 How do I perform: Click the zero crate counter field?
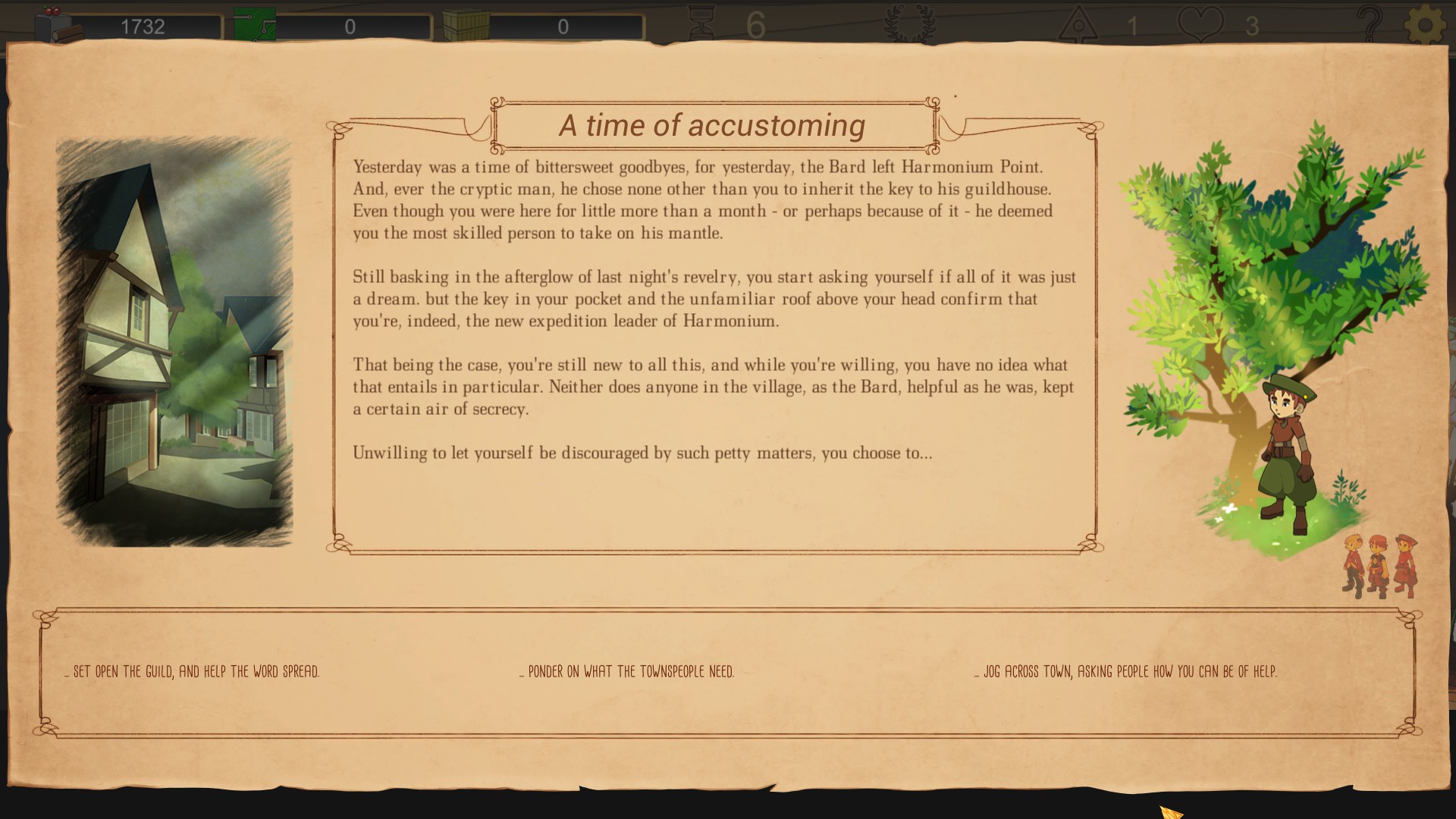[563, 25]
